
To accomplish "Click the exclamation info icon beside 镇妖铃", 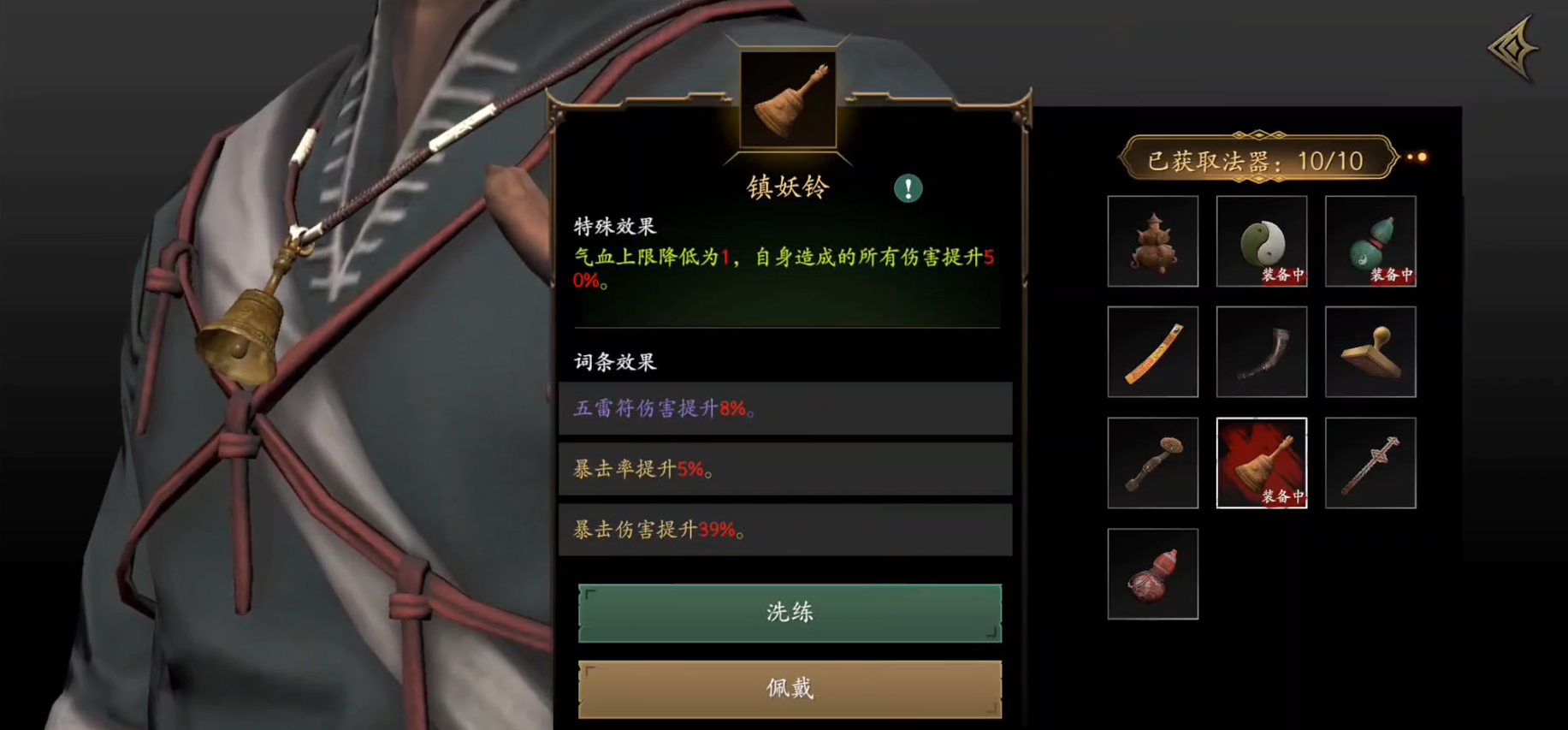I will coord(908,188).
